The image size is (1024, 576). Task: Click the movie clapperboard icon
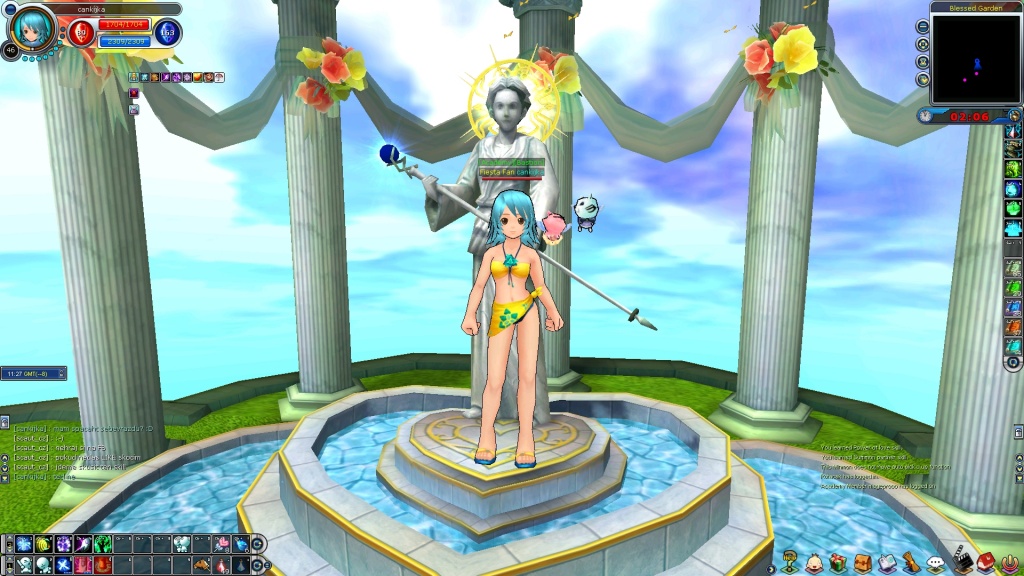coord(961,563)
